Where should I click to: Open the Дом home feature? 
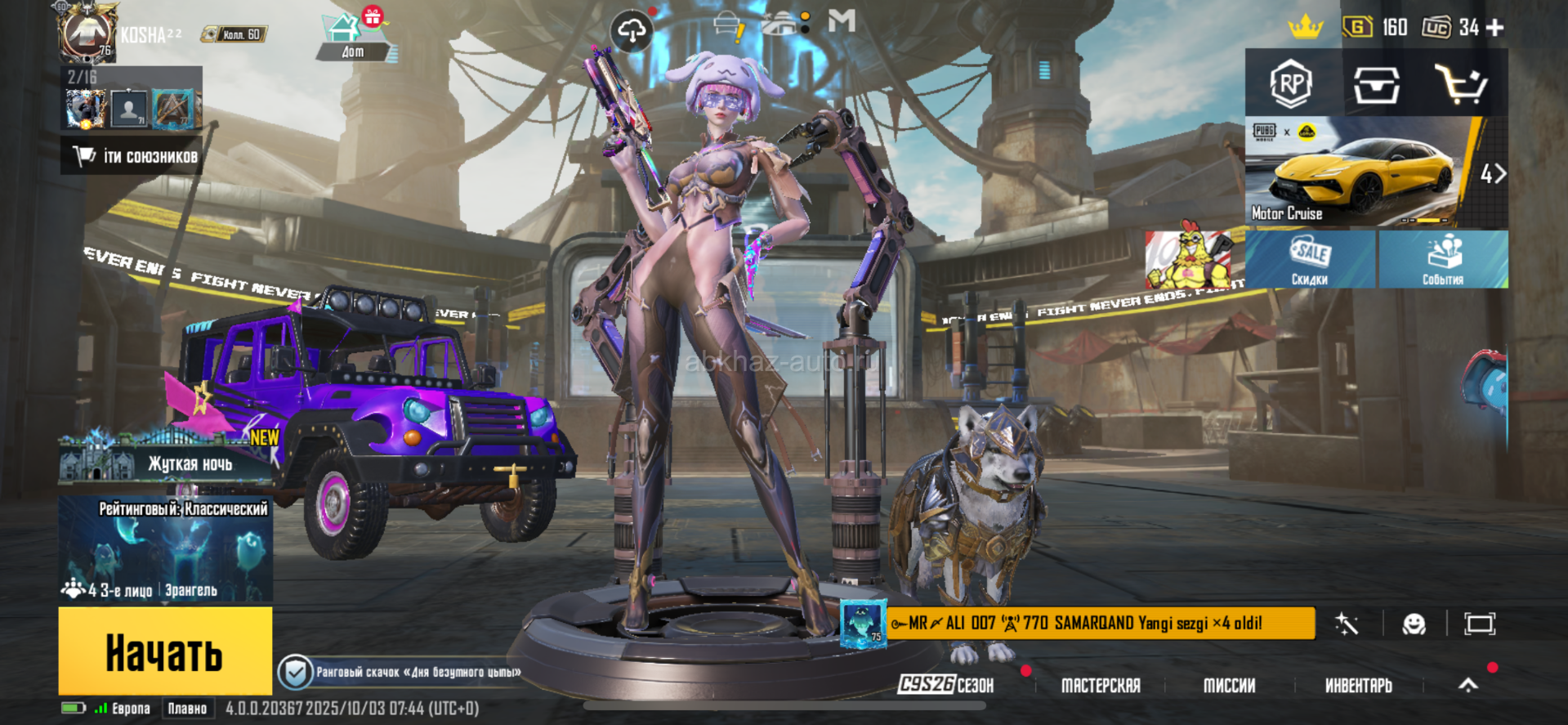(x=352, y=37)
